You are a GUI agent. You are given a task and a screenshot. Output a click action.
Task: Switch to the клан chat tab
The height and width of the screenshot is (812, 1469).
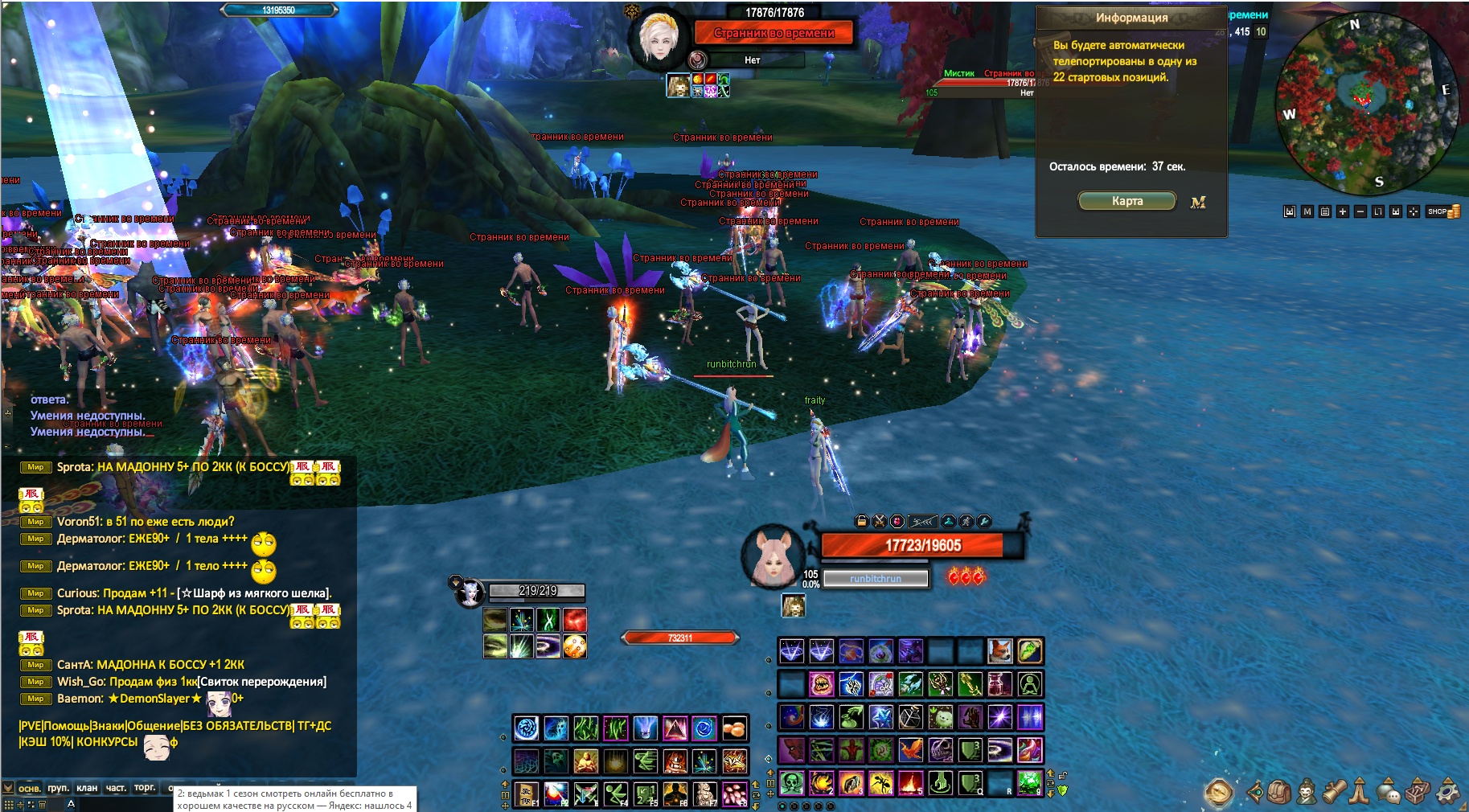(87, 788)
